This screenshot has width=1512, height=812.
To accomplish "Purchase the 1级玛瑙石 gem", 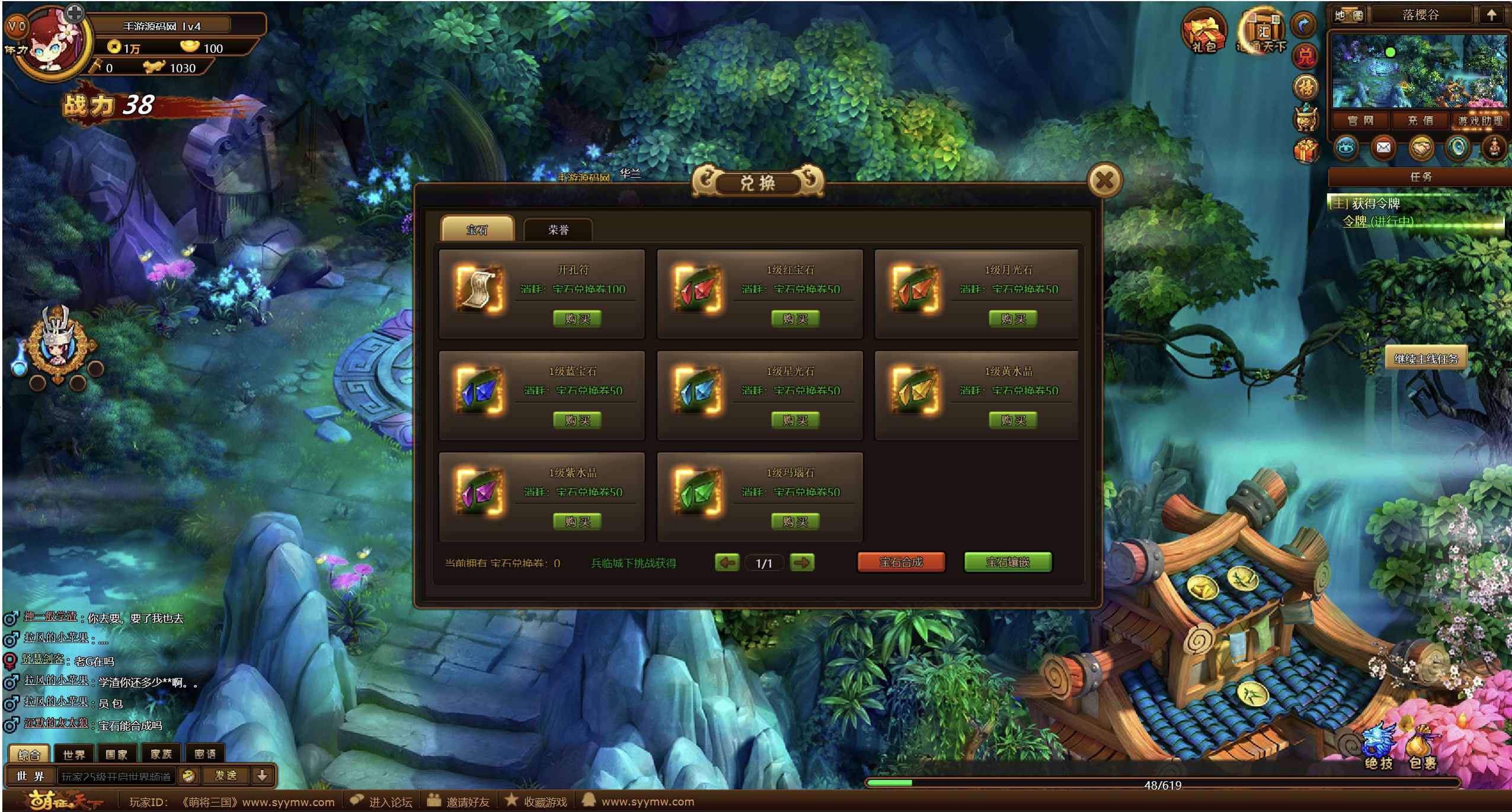I will (795, 522).
